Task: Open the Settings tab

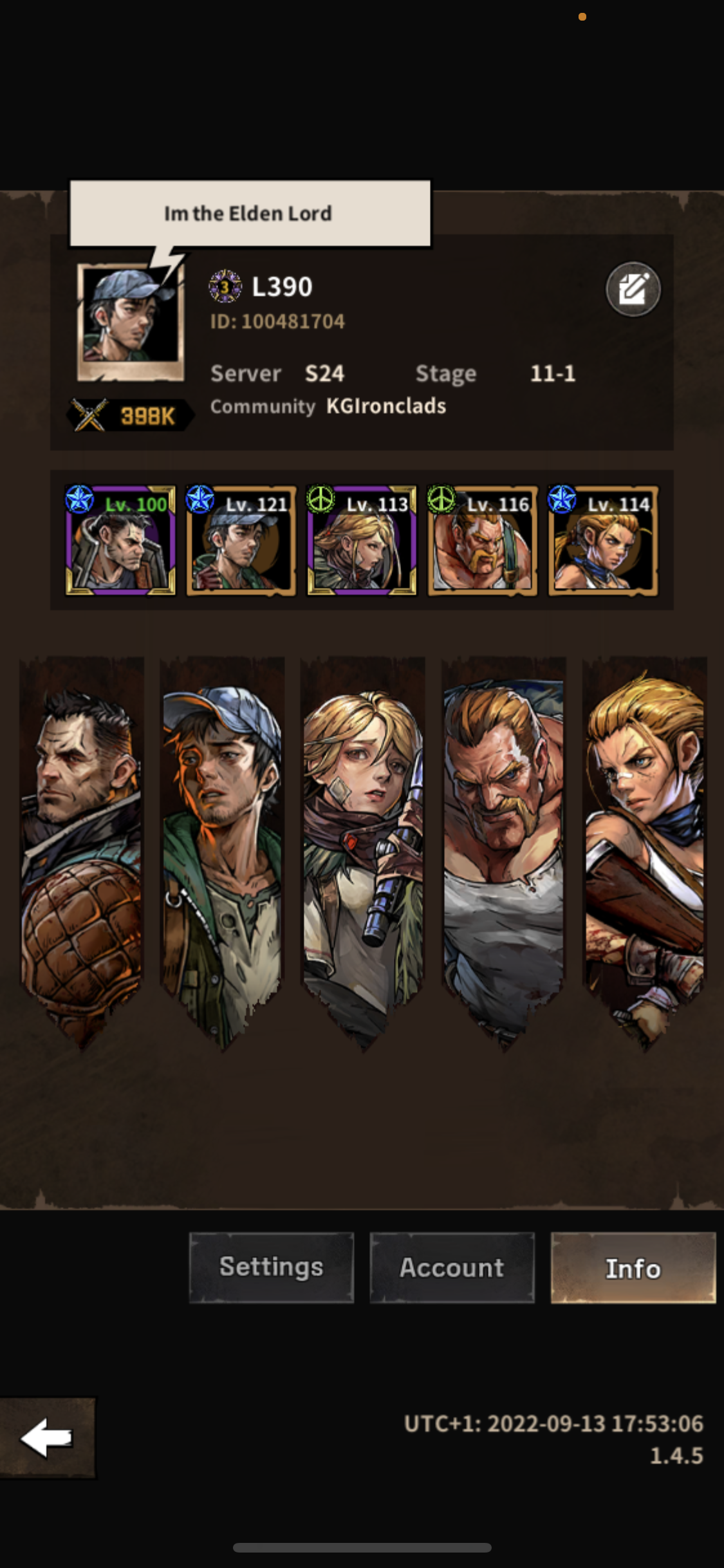Action: point(271,1267)
